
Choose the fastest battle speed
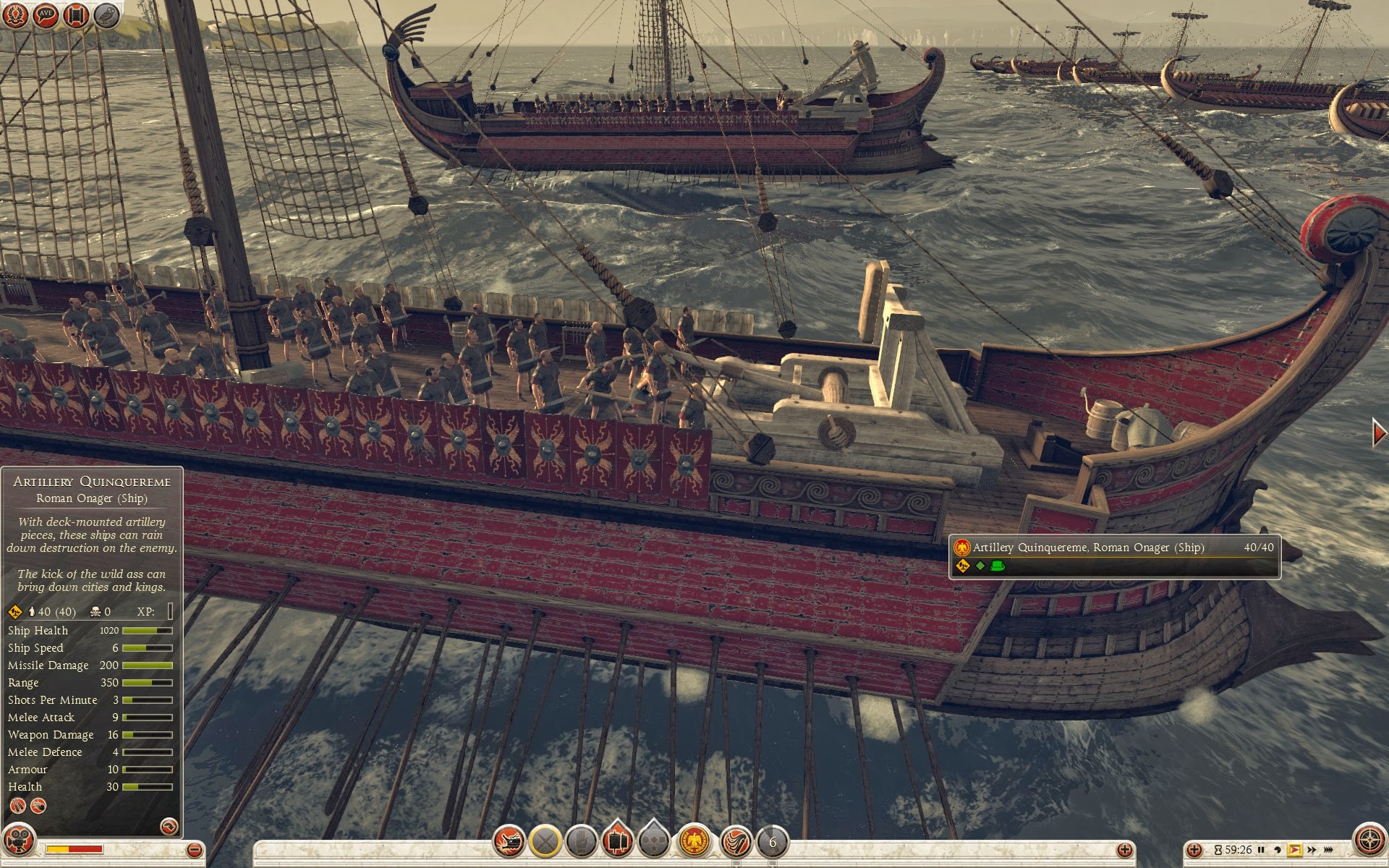coord(1329,850)
